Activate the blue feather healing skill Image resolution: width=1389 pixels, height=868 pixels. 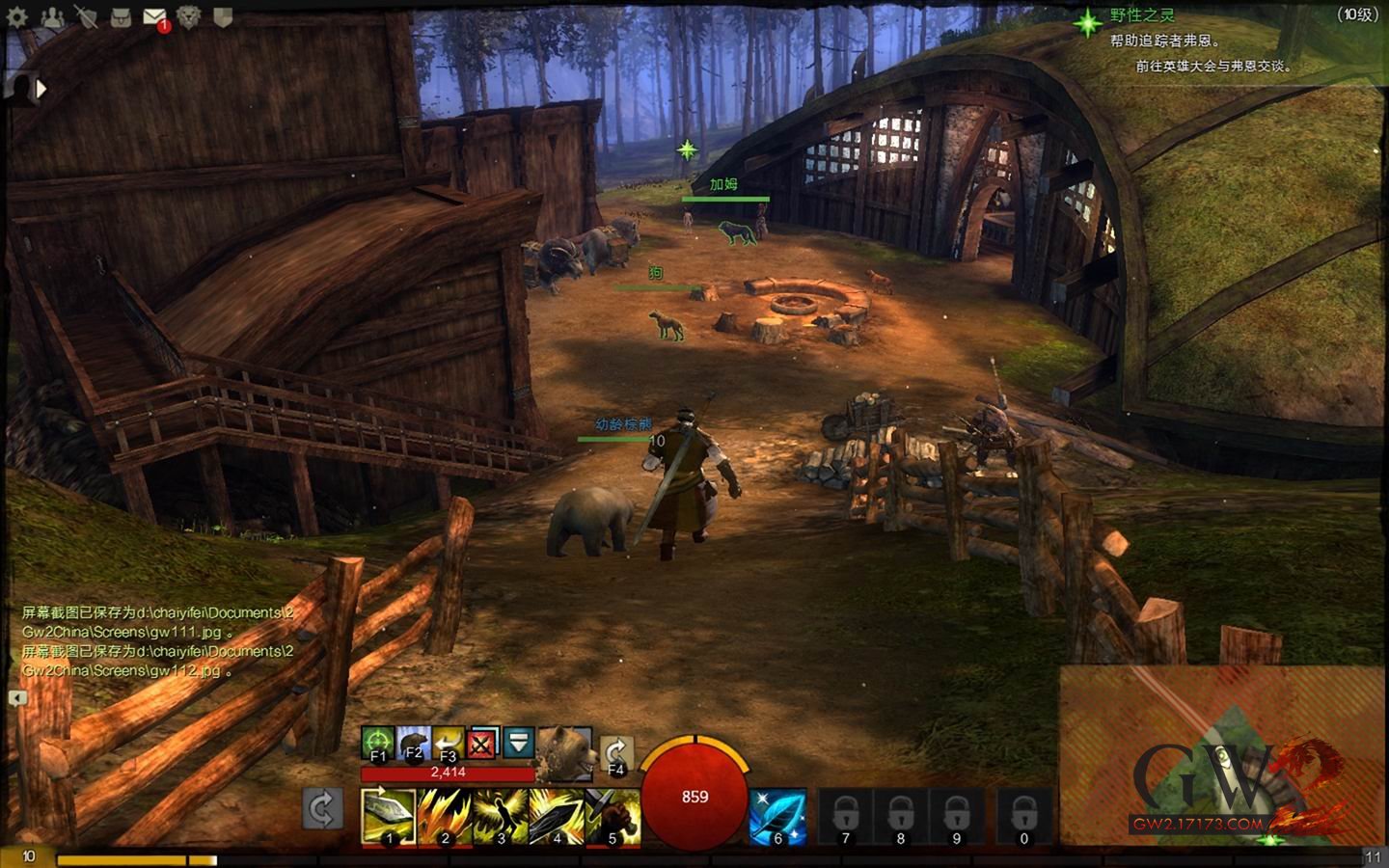pos(777,816)
